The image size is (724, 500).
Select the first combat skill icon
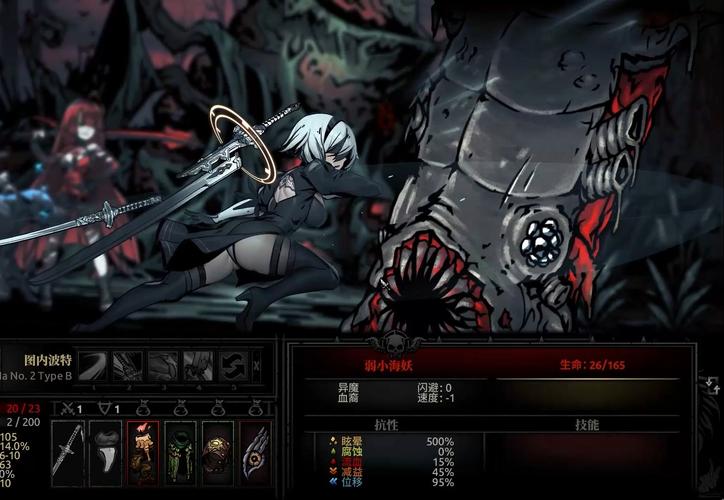pyautogui.click(x=93, y=366)
